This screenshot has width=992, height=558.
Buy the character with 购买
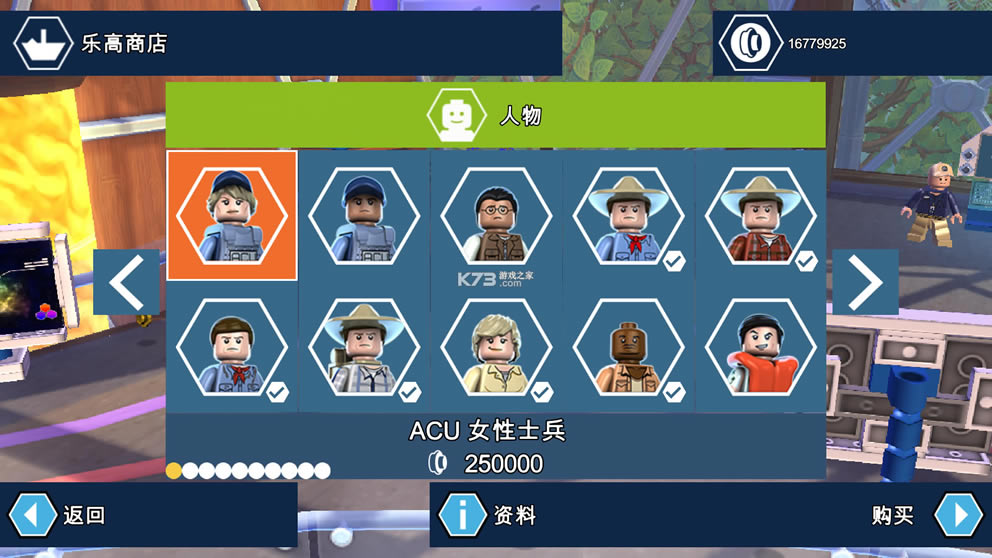point(957,515)
